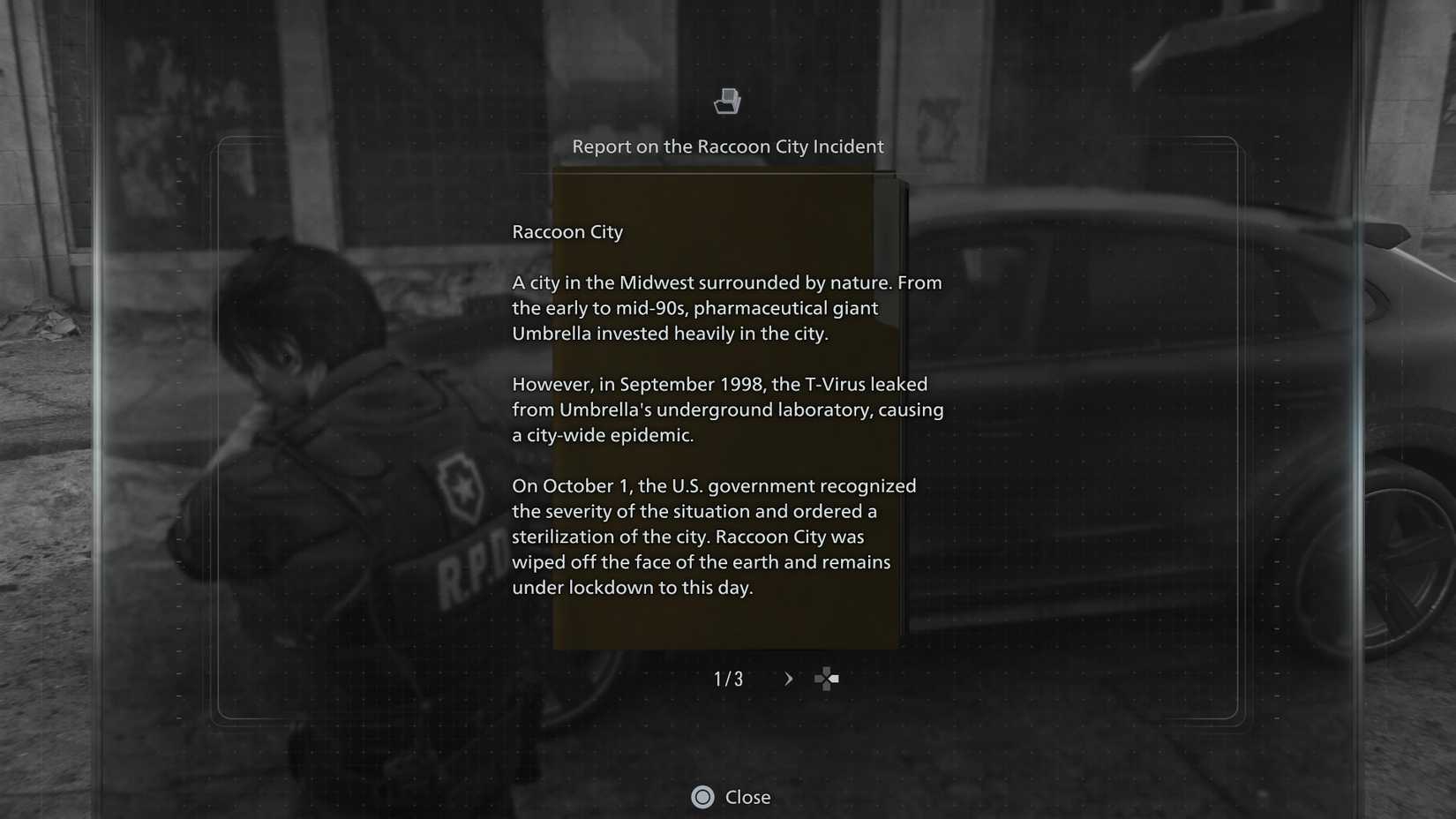
Task: Click the sentence stating Raccoon City was wiped out
Action: coord(700,561)
